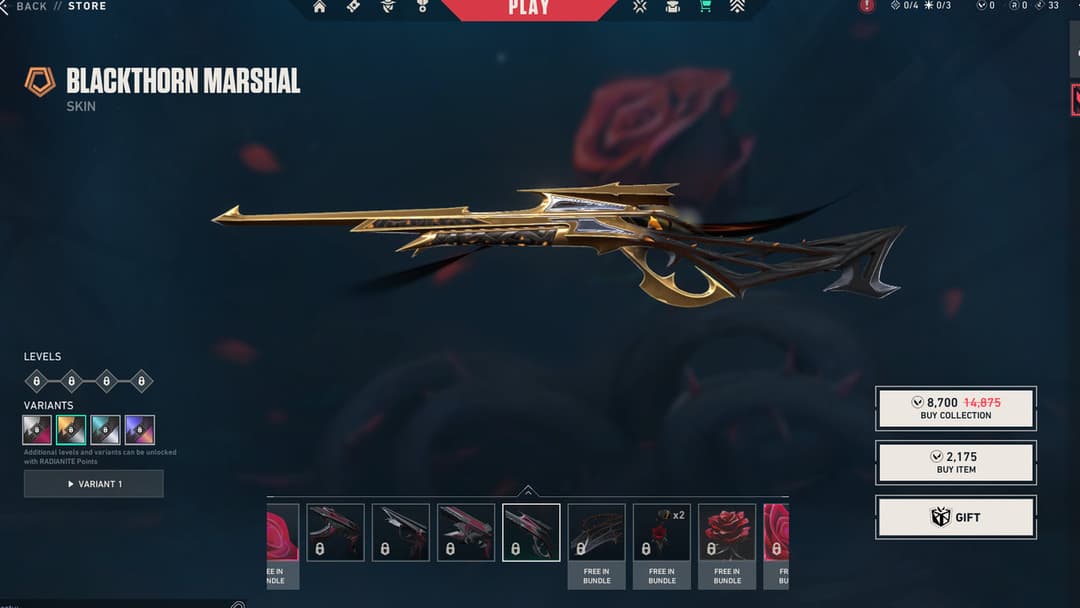Viewport: 1080px width, 608px height.
Task: Buy the item for 2,175
Action: click(955, 462)
